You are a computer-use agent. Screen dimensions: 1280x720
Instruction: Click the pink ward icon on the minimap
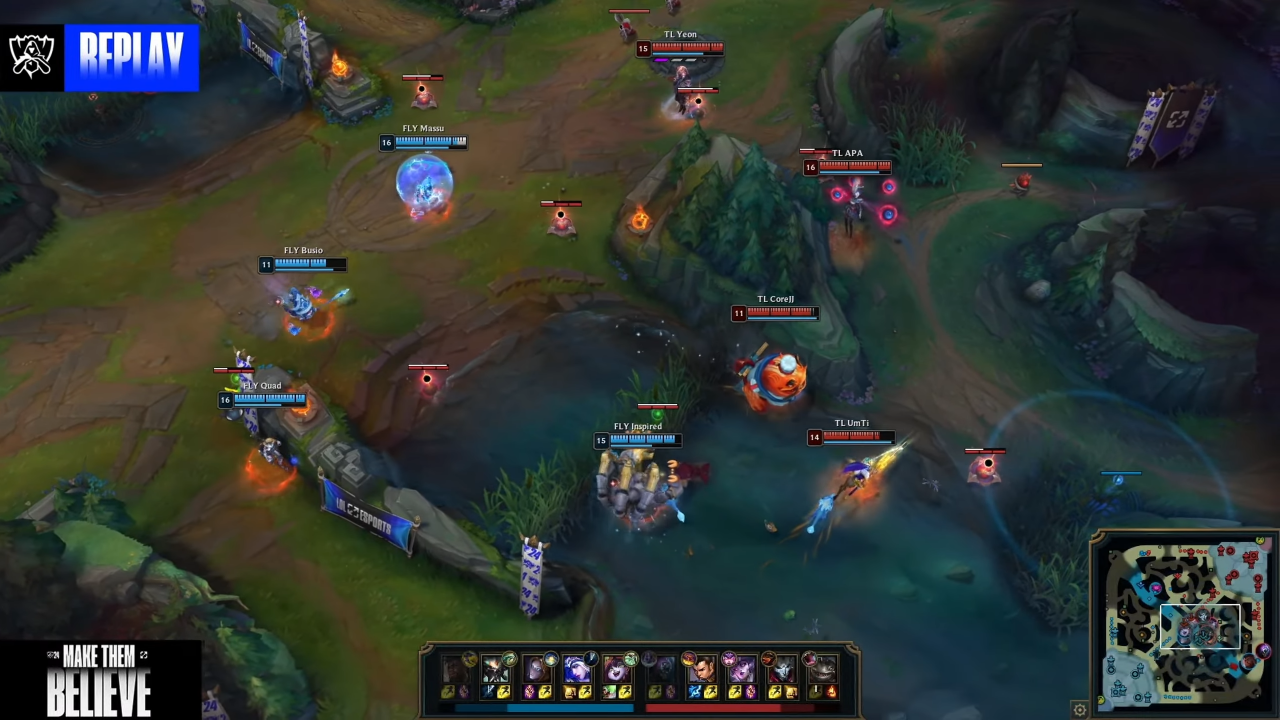click(1156, 587)
